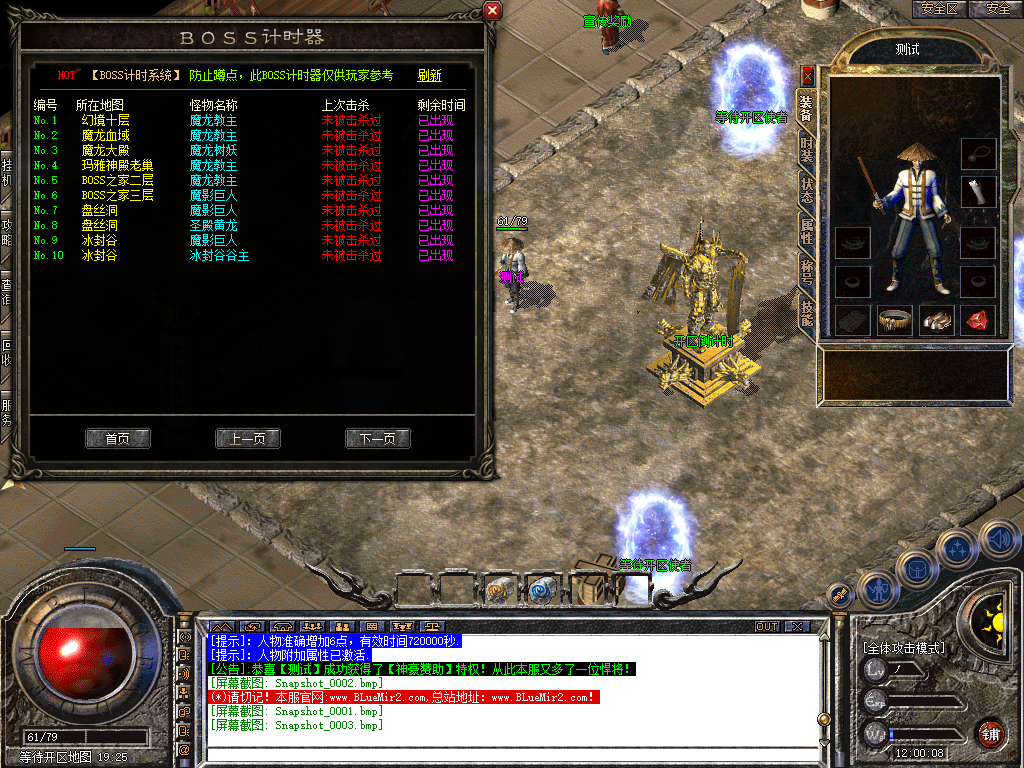Open the 上一页 previous page

click(x=248, y=439)
